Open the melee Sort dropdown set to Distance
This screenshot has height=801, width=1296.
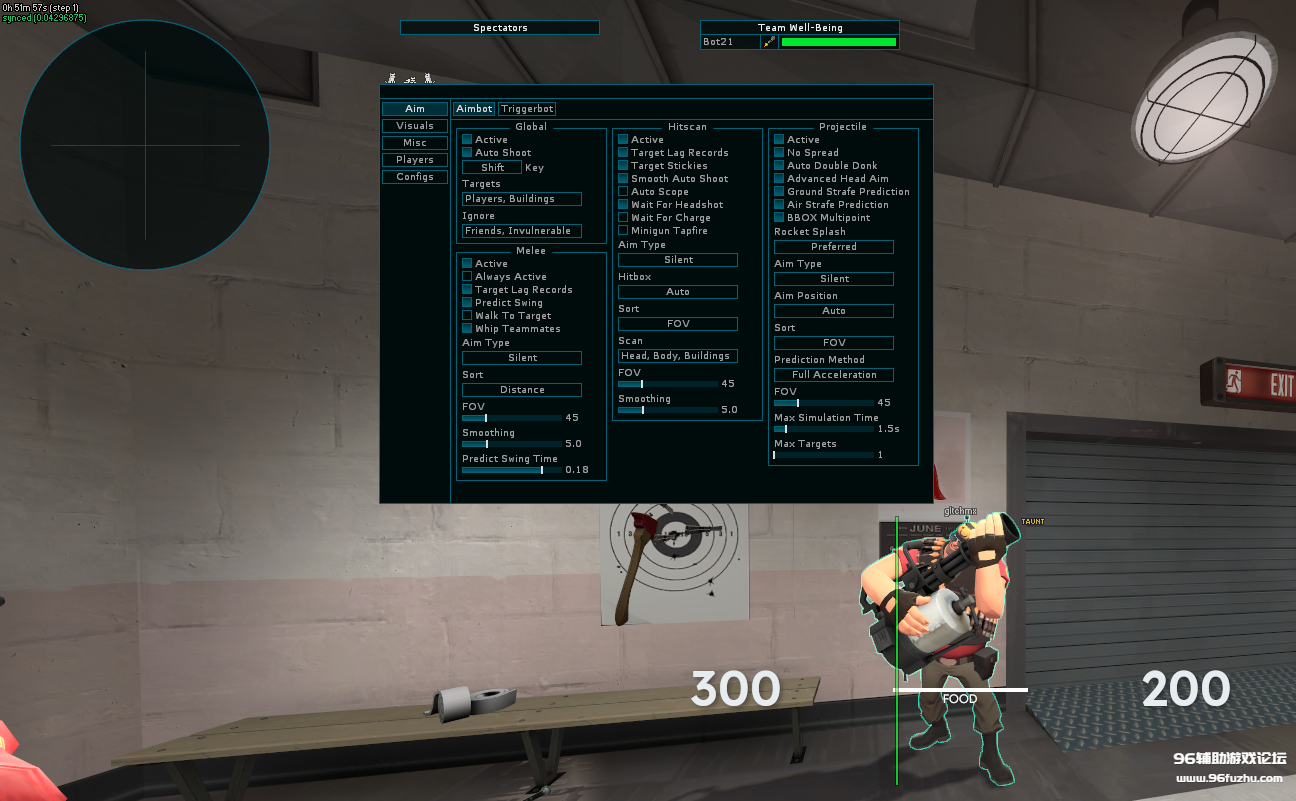click(522, 390)
